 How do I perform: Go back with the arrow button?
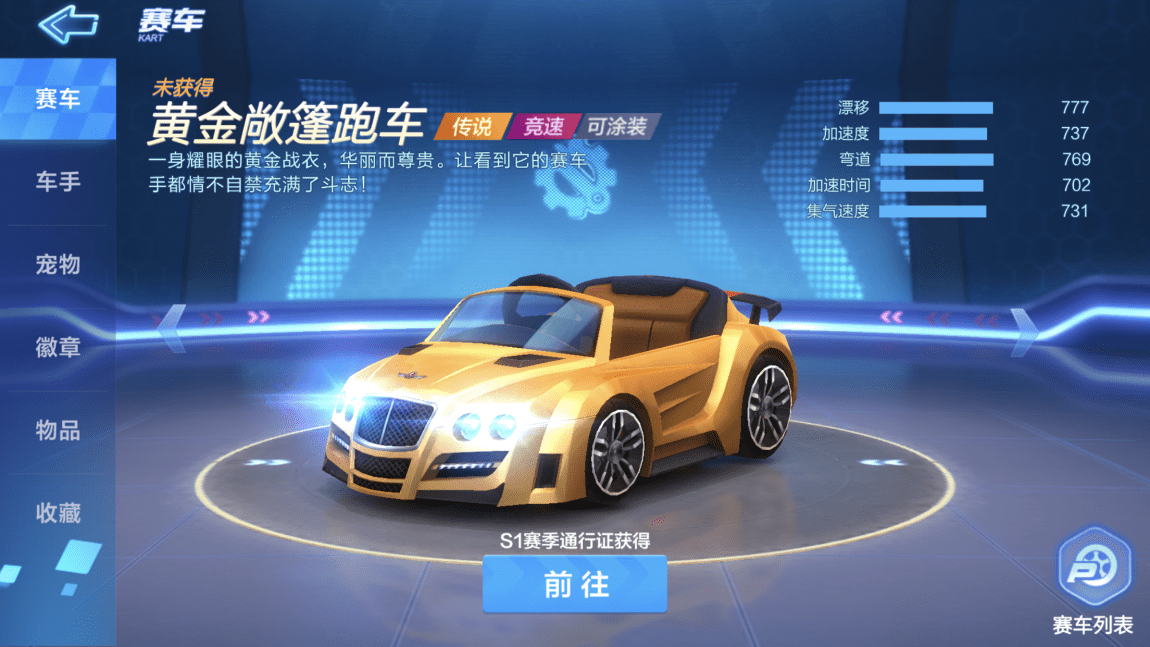pos(68,24)
